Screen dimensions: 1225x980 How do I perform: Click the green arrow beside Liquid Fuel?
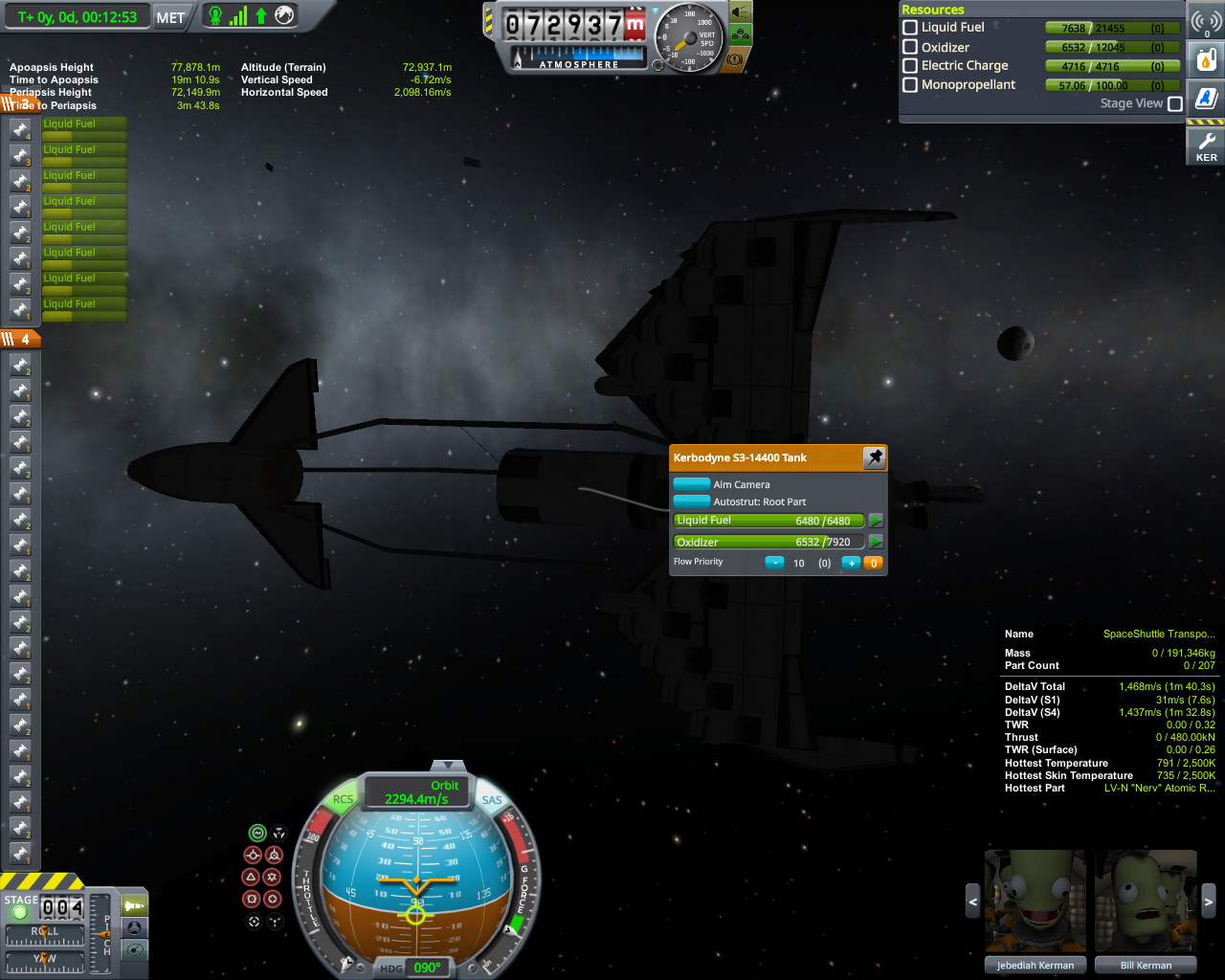coord(876,521)
